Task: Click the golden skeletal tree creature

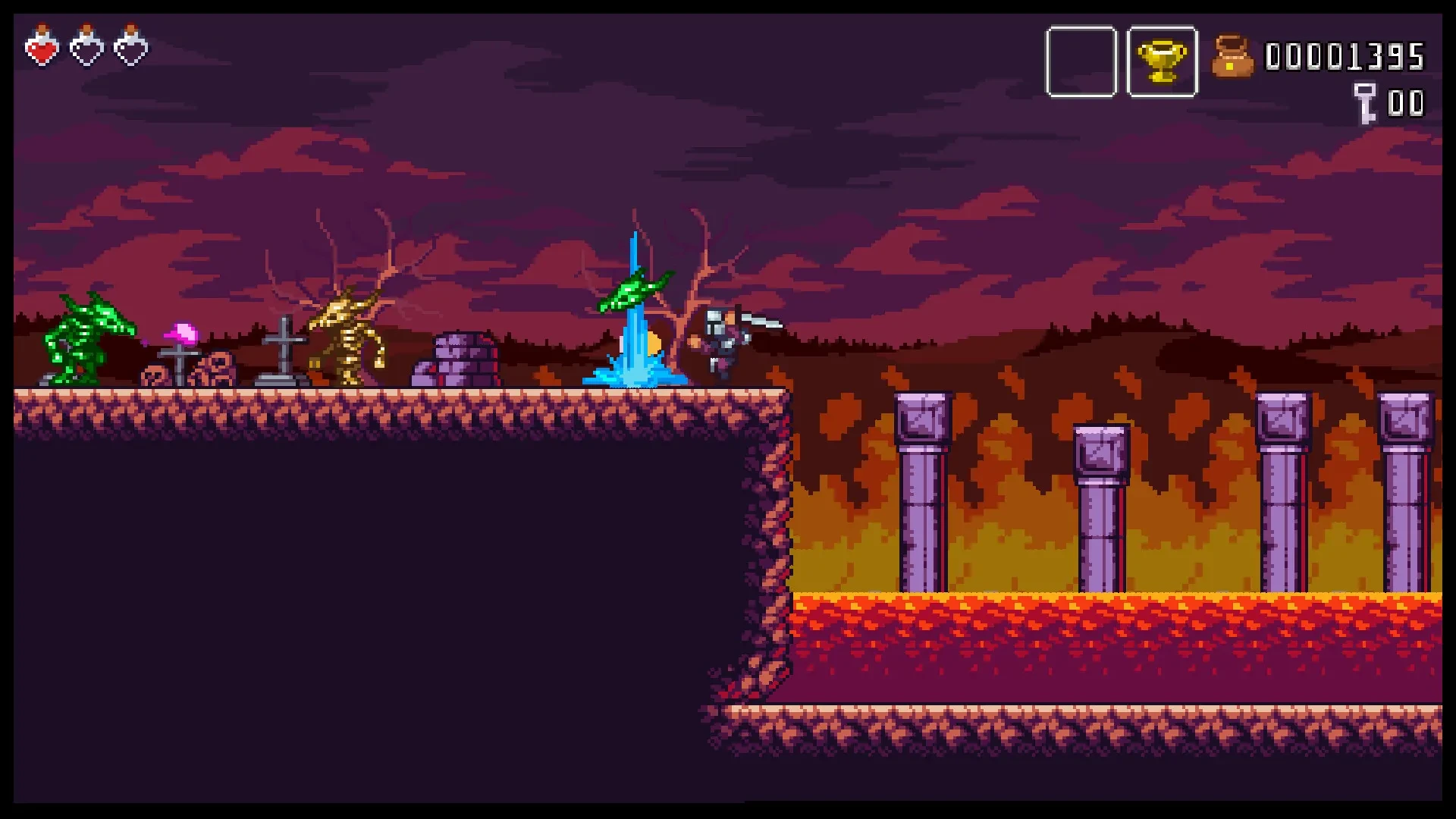Action: pyautogui.click(x=349, y=334)
